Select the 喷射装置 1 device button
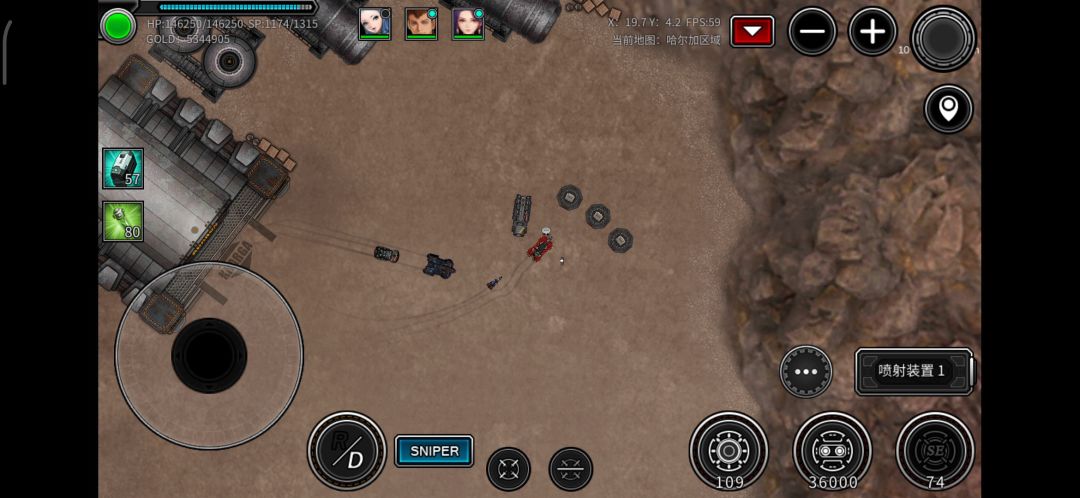 [913, 371]
